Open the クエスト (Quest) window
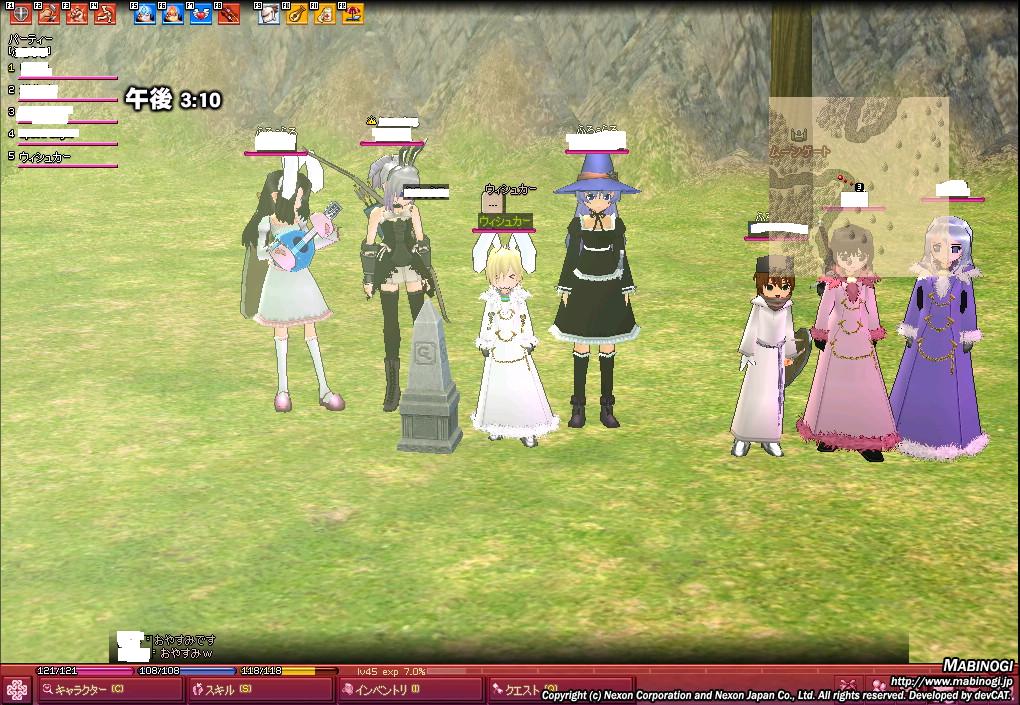This screenshot has width=1020, height=705. (x=521, y=689)
